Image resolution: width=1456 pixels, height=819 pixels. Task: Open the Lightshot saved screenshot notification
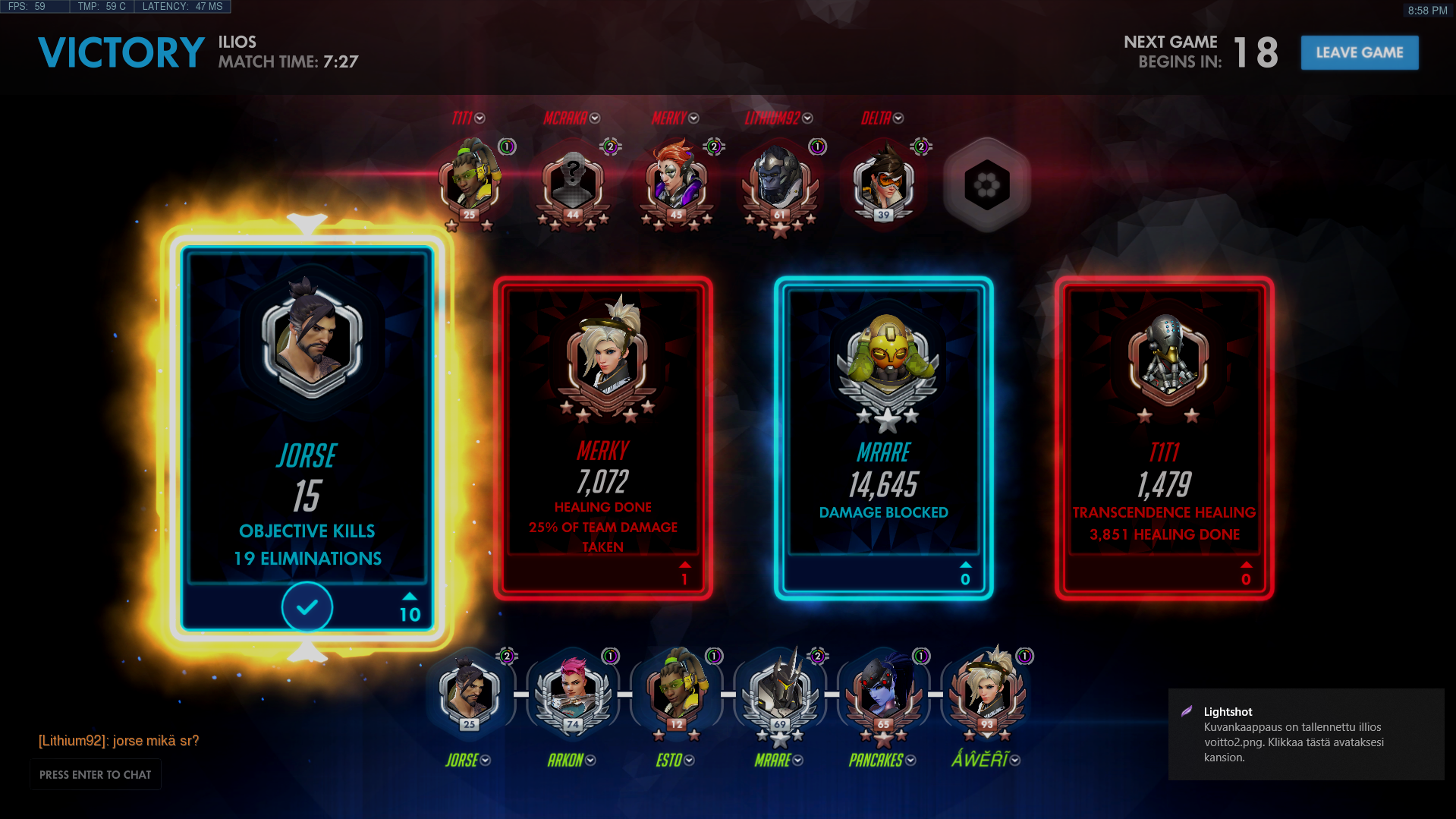(1305, 734)
